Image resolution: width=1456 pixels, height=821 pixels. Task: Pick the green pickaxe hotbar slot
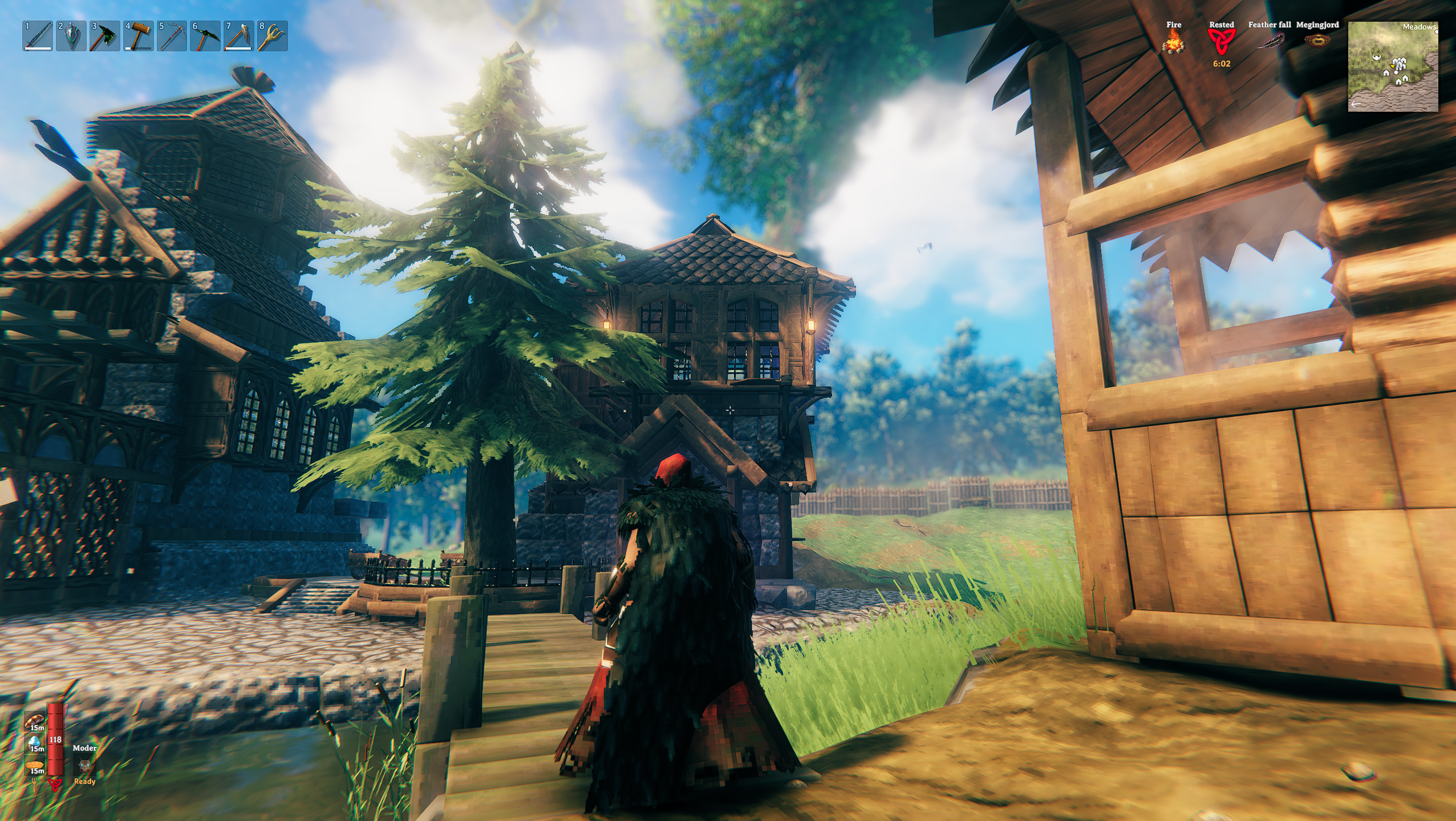[205, 36]
